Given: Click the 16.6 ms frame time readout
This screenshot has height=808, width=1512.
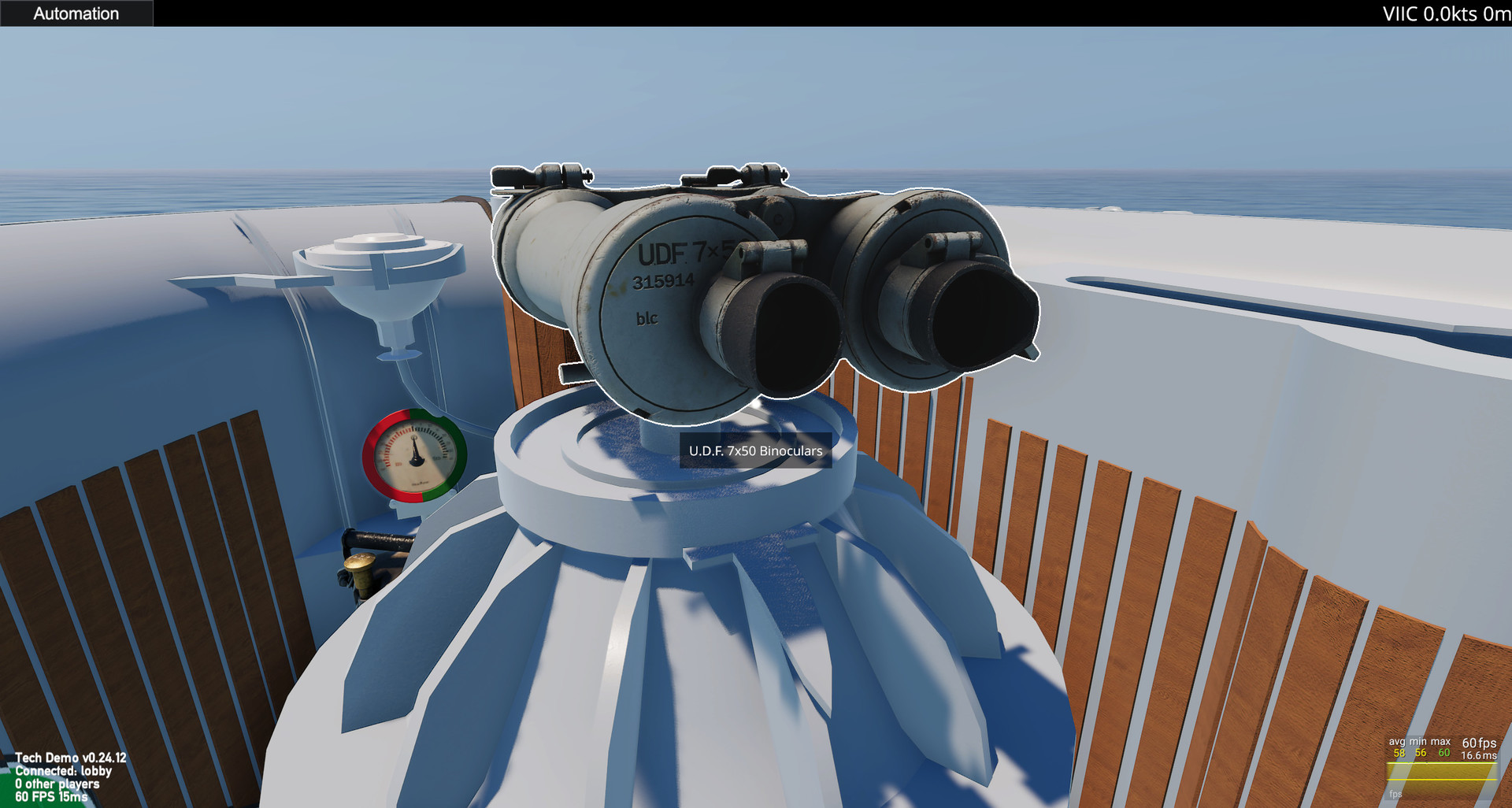Looking at the screenshot, I should [x=1480, y=756].
